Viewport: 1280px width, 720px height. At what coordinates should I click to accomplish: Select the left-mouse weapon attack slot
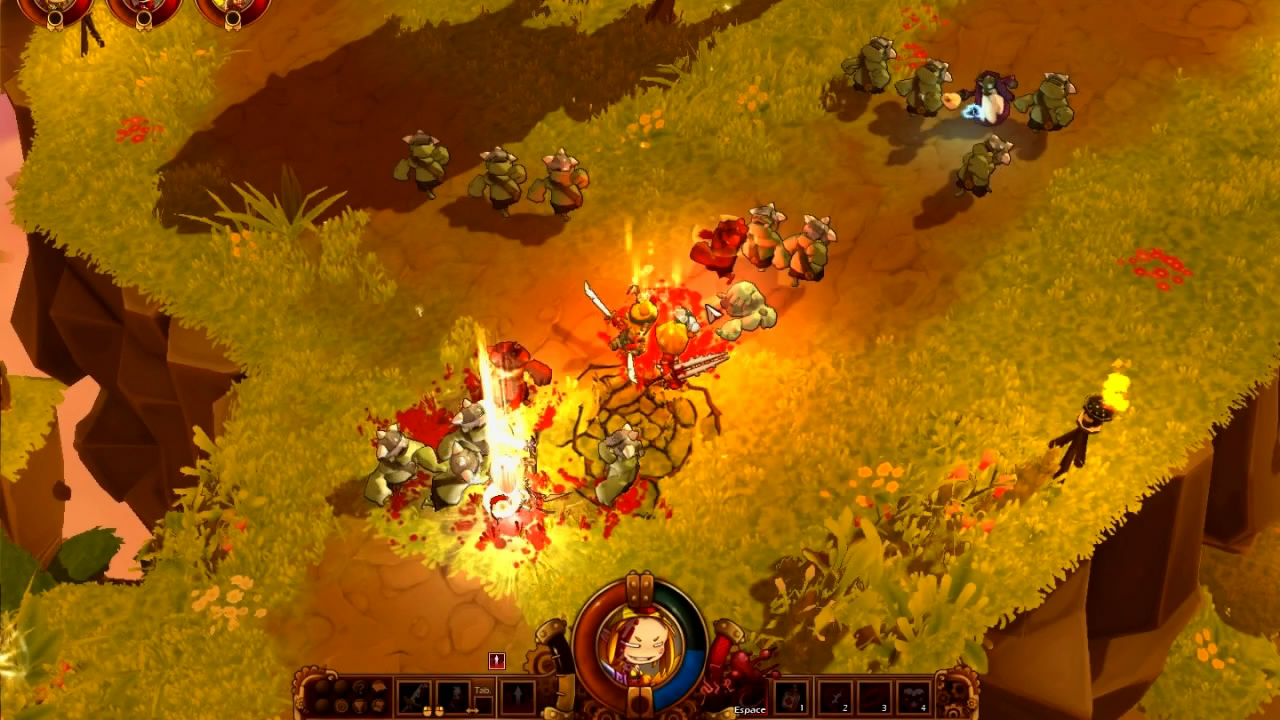pyautogui.click(x=413, y=696)
